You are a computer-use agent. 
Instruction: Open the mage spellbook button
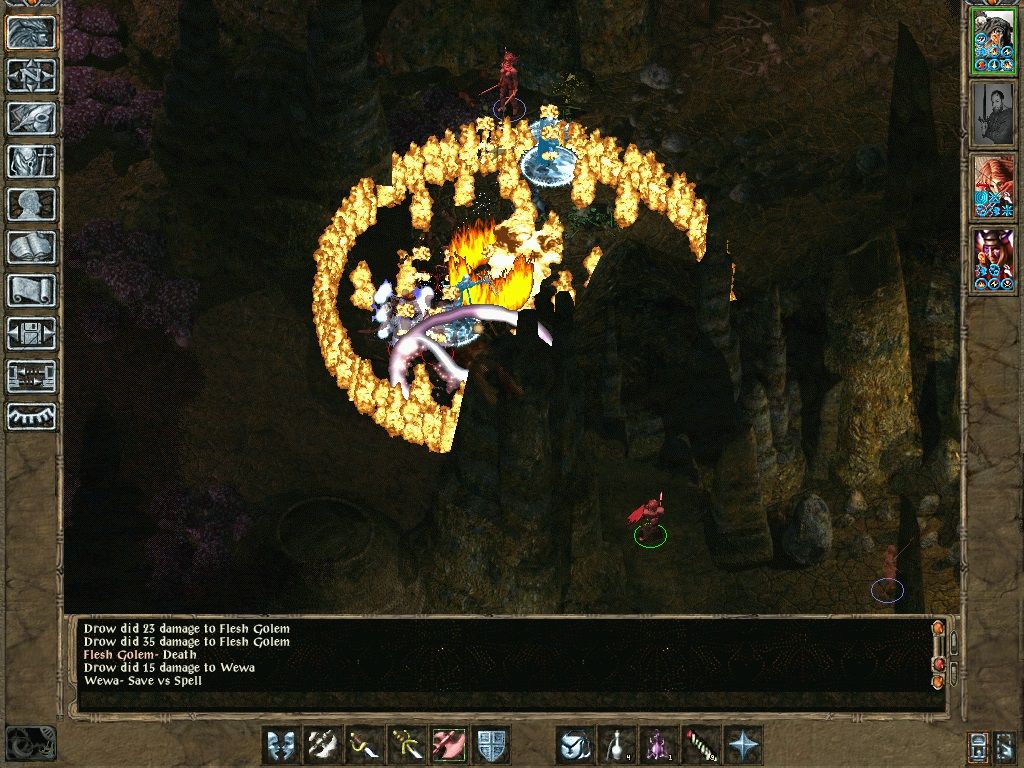point(31,247)
